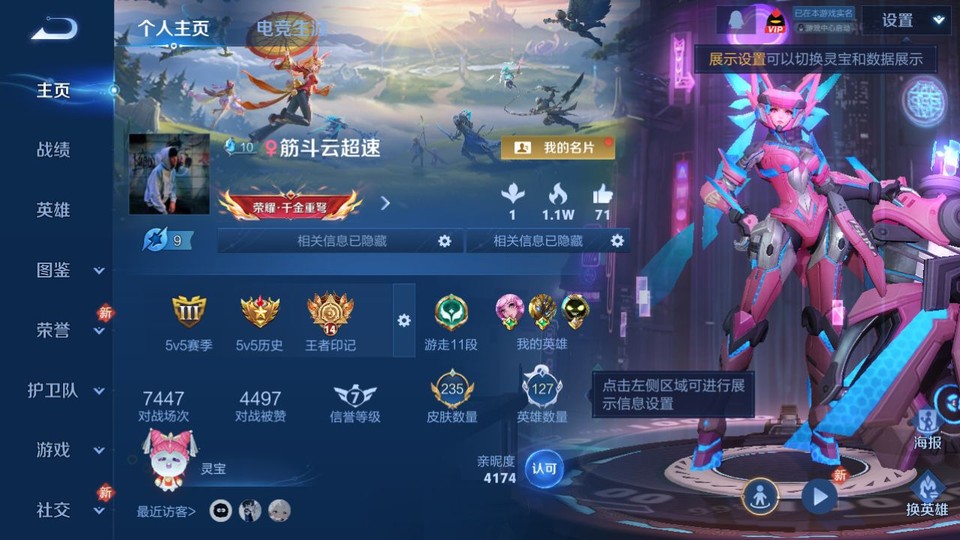Switch to the 电竞主页 tab
The width and height of the screenshot is (960, 540).
pyautogui.click(x=288, y=28)
